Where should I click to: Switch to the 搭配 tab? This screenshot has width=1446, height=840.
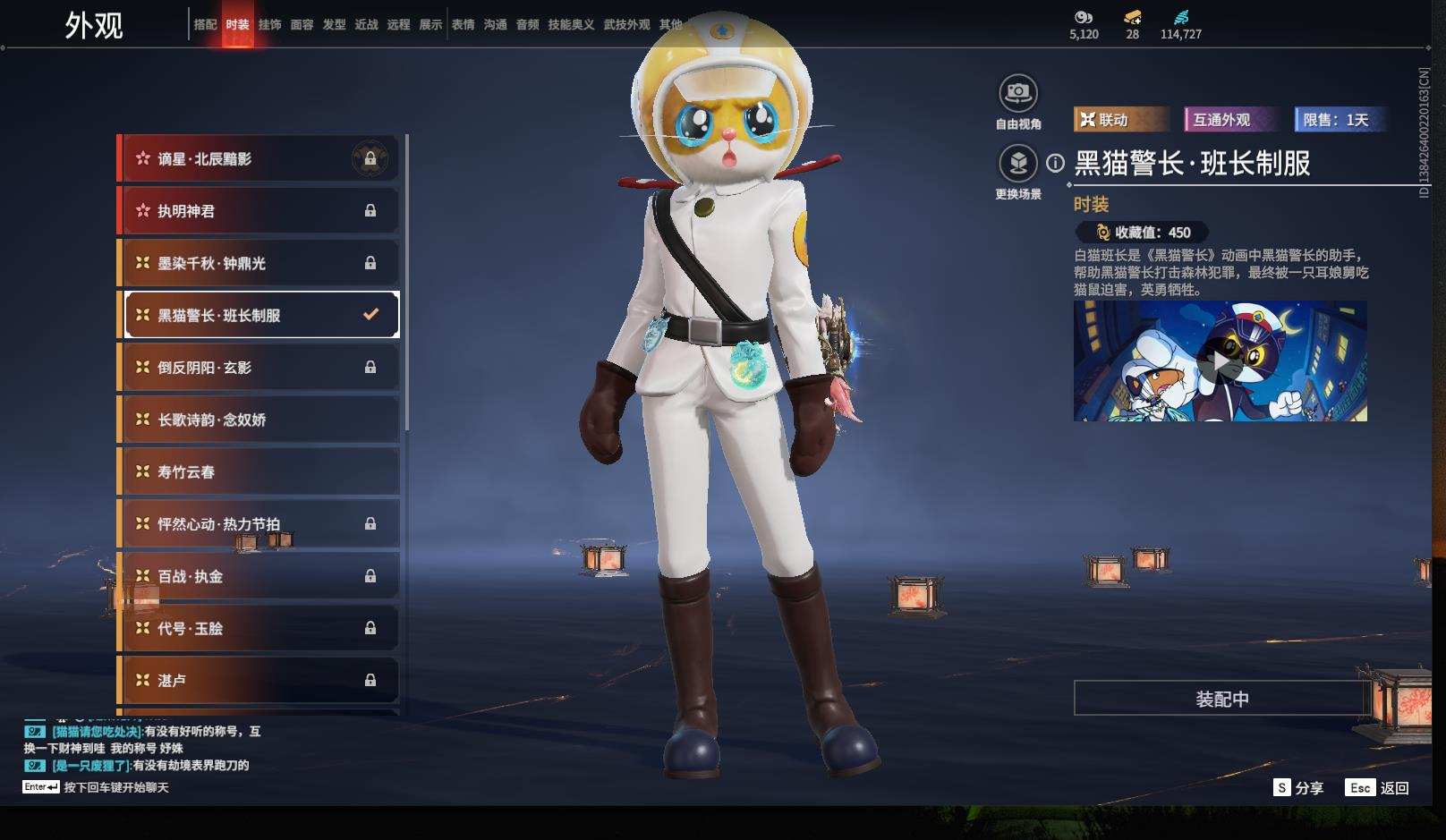205,25
